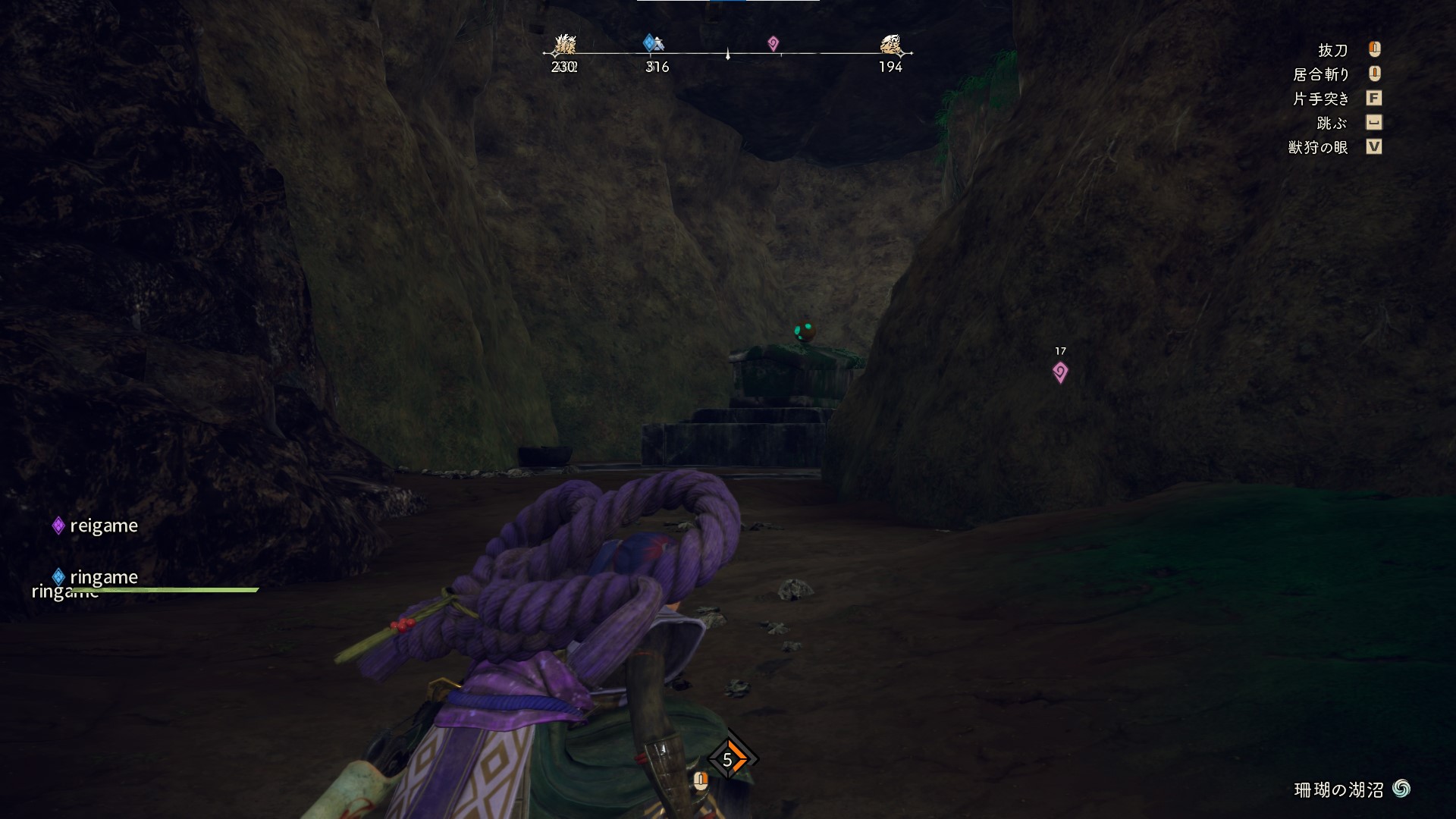The width and height of the screenshot is (1456, 819).
Task: Select the pink waypoint pin on the compass
Action: [x=773, y=44]
